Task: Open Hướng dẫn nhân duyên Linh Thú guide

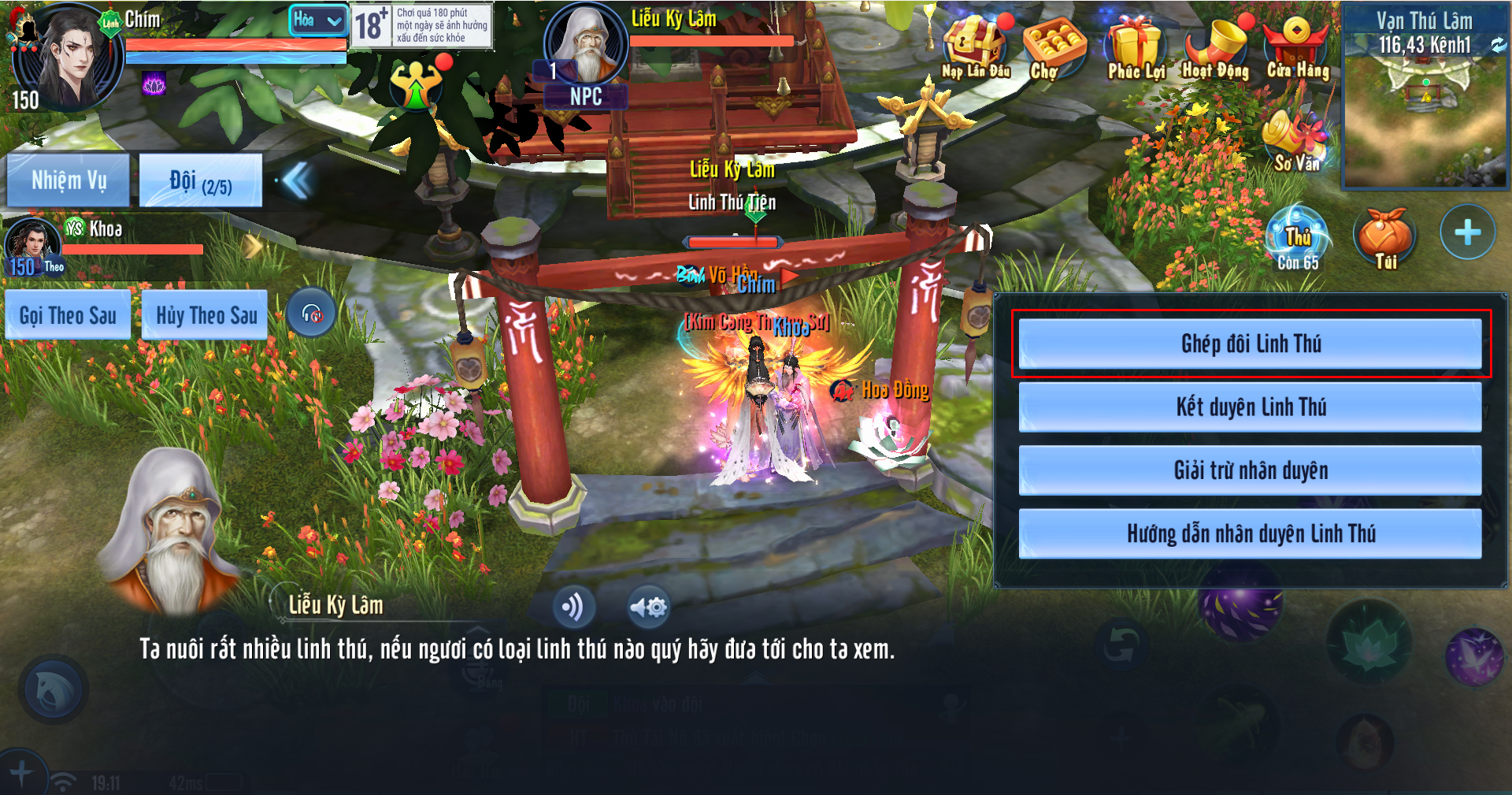Action: point(1250,534)
